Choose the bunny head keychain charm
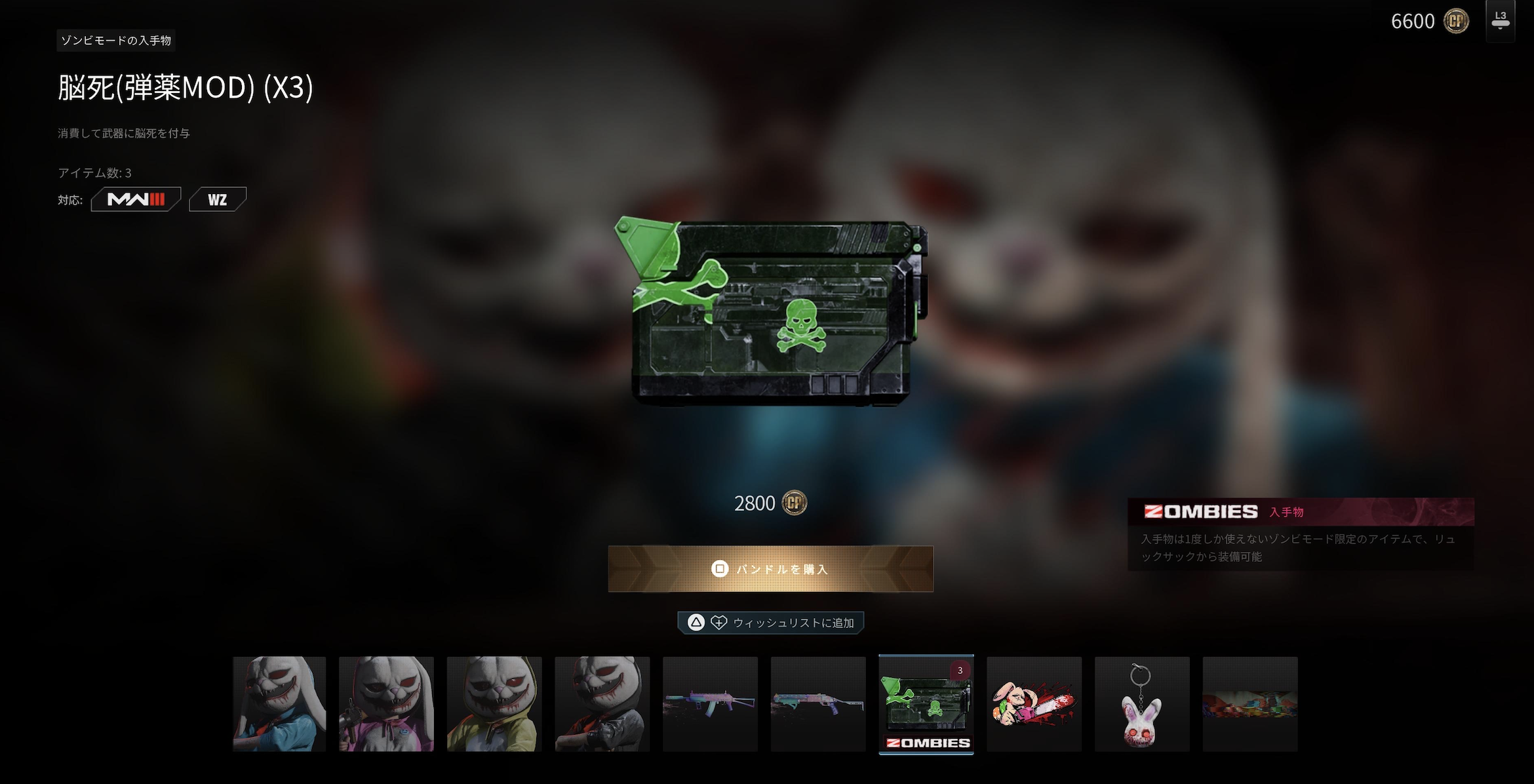The width and height of the screenshot is (1534, 784). pyautogui.click(x=1142, y=704)
